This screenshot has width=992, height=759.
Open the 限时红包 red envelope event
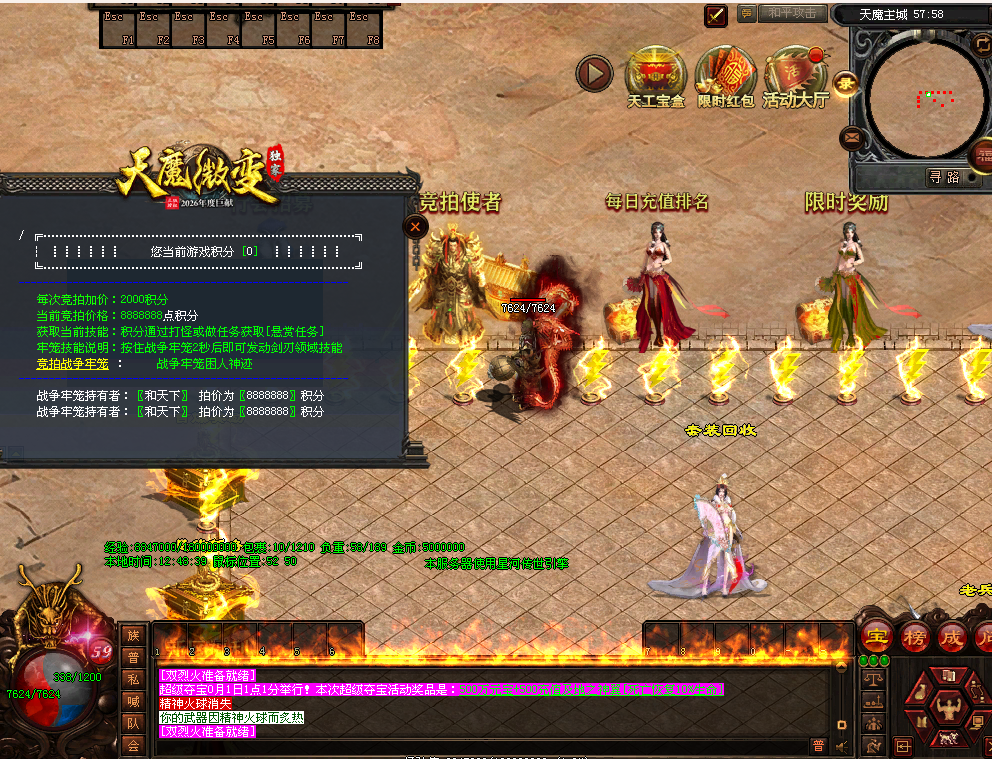coord(725,73)
